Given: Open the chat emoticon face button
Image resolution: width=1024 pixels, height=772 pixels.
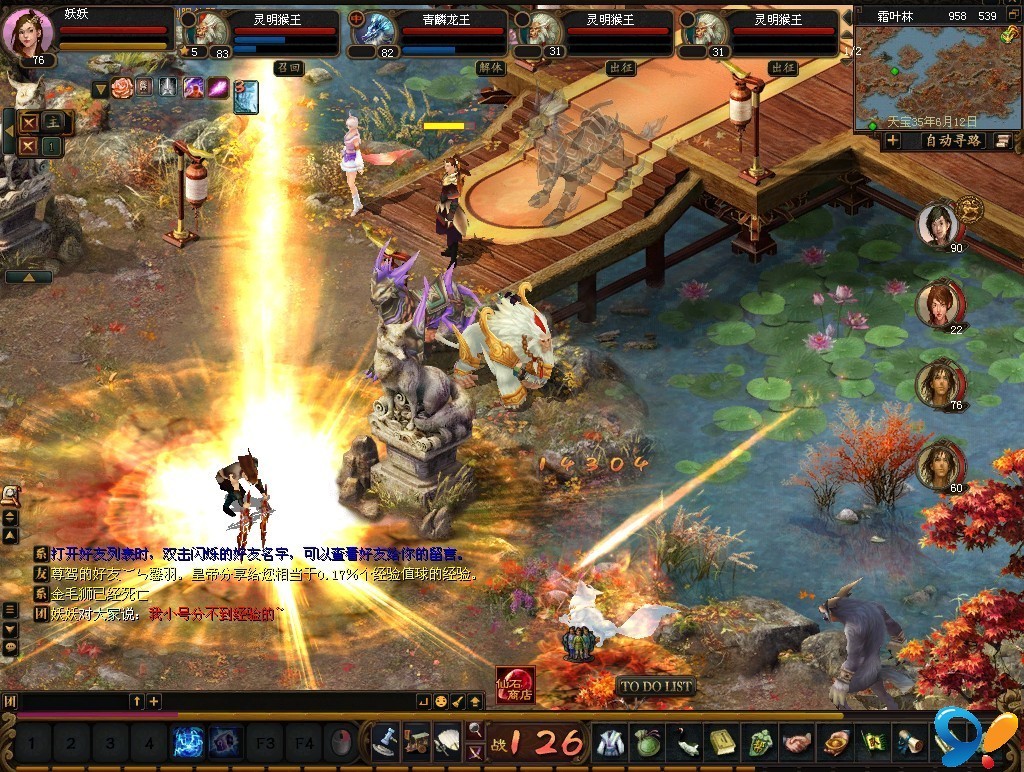Looking at the screenshot, I should click(440, 701).
